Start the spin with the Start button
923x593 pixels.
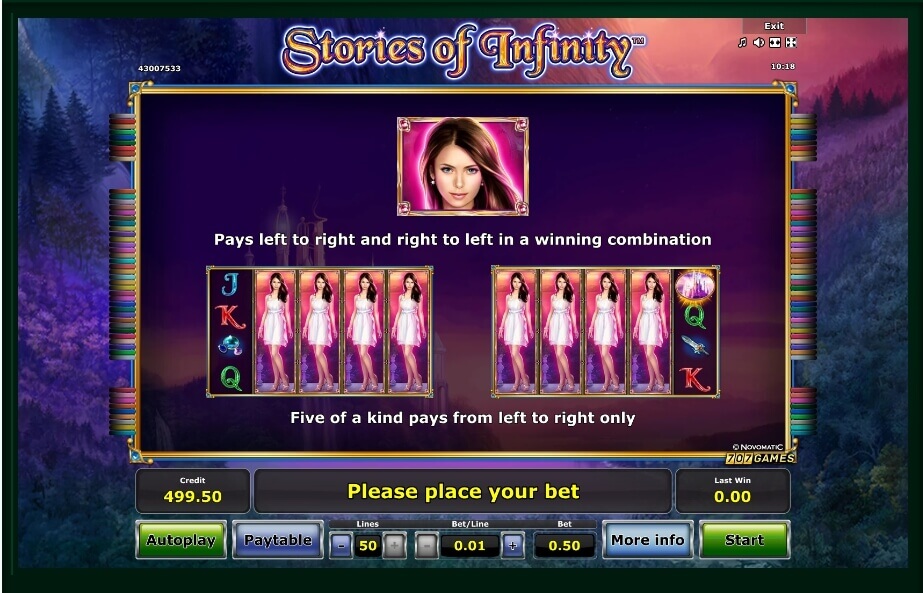(x=744, y=540)
